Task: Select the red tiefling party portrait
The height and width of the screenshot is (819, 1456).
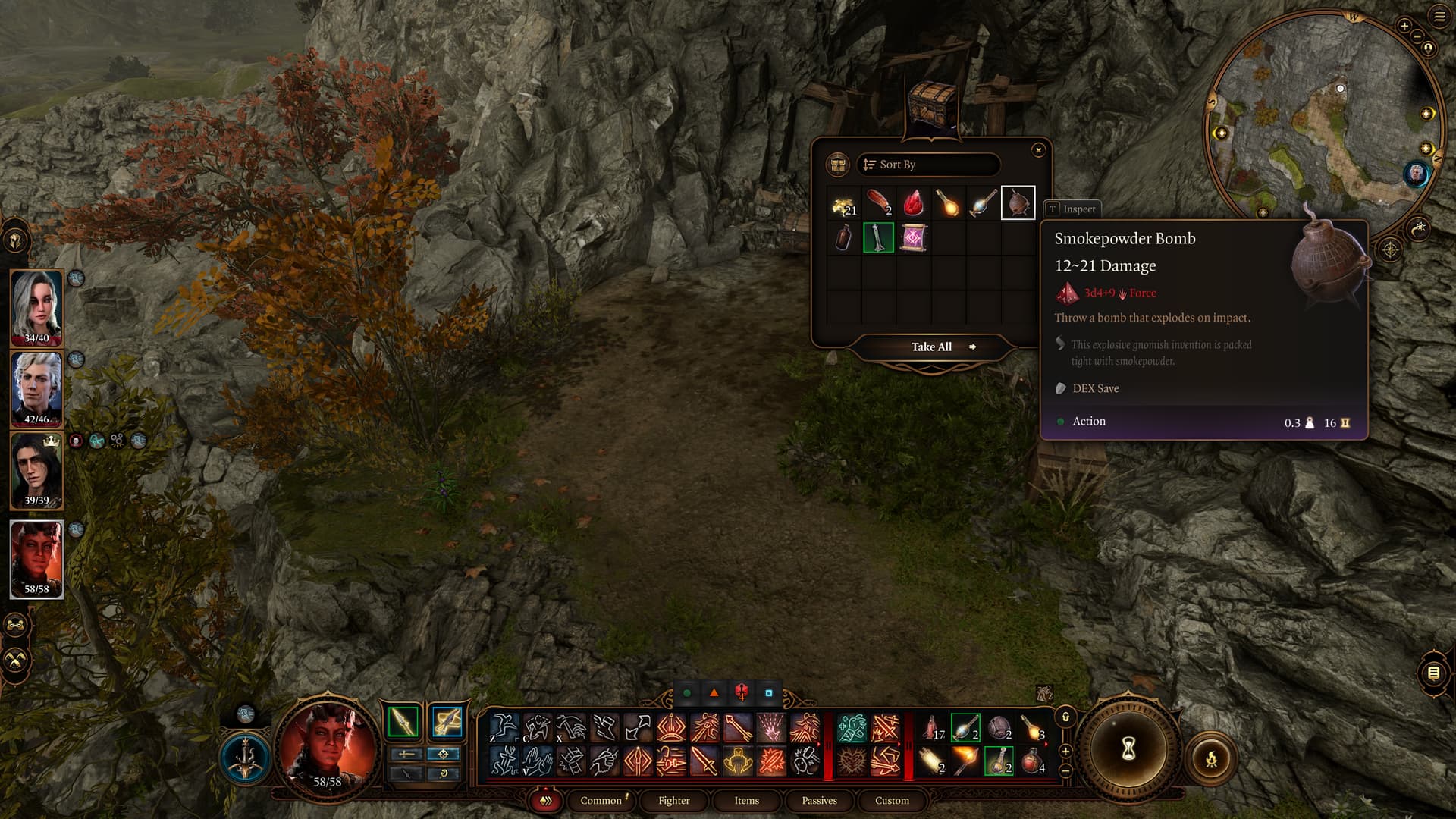Action: pyautogui.click(x=36, y=559)
